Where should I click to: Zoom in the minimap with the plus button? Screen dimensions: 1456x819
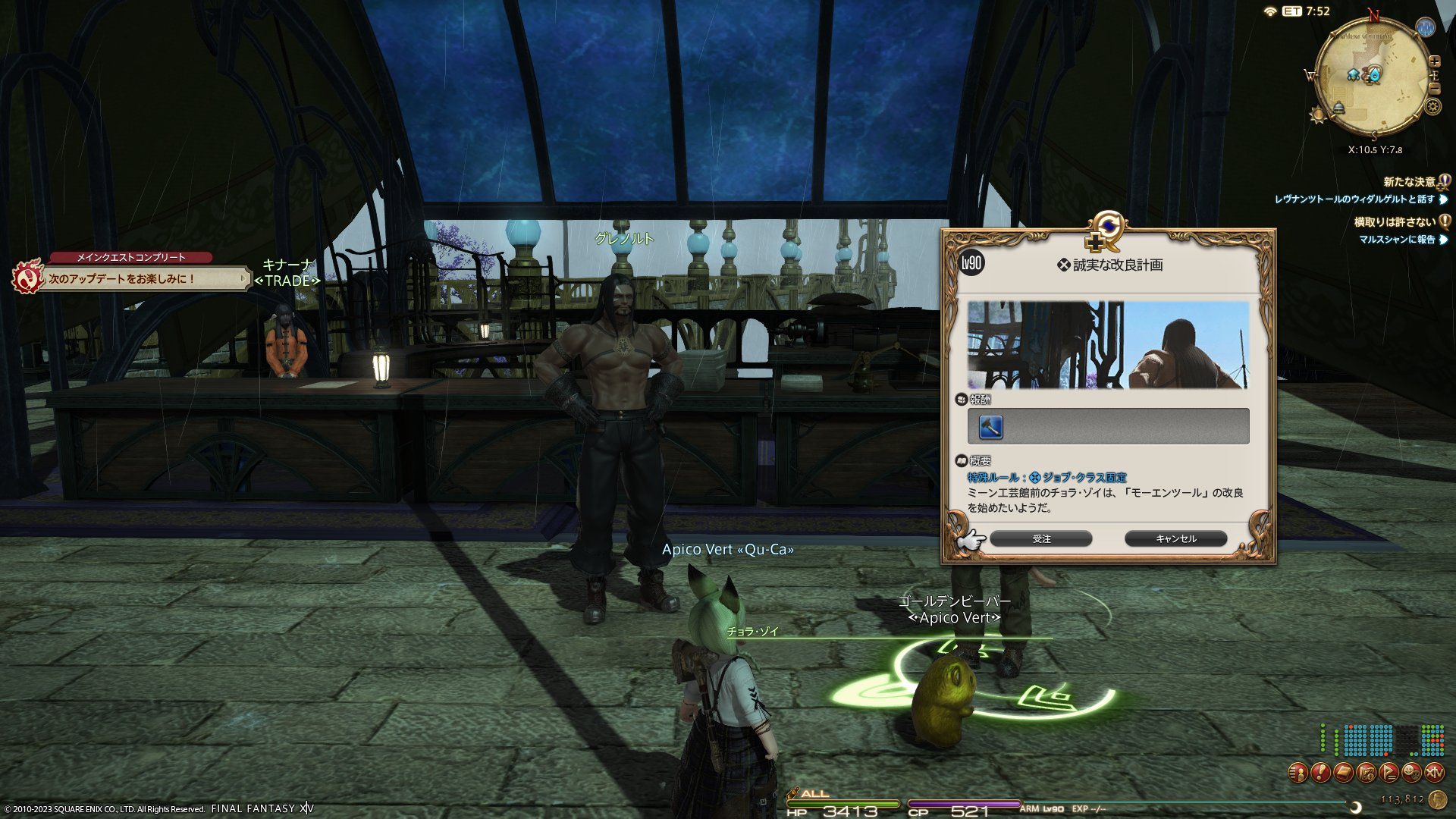pos(1434,61)
